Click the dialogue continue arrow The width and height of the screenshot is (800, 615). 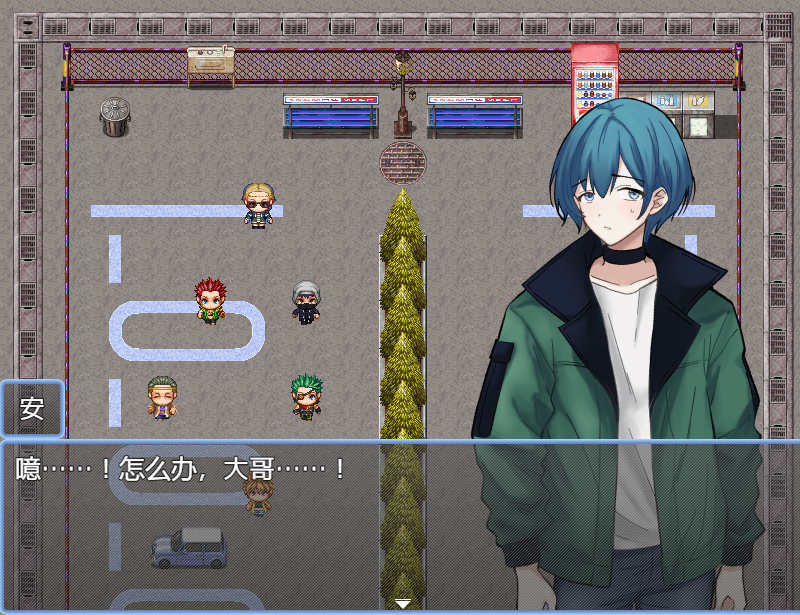click(x=402, y=603)
